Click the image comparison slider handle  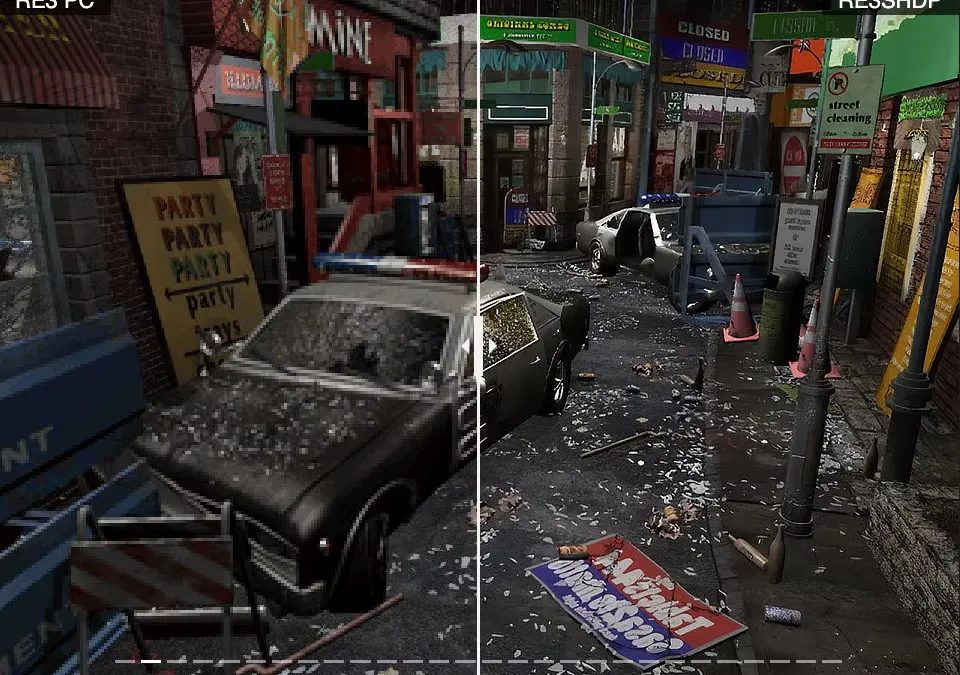pyautogui.click(x=479, y=345)
